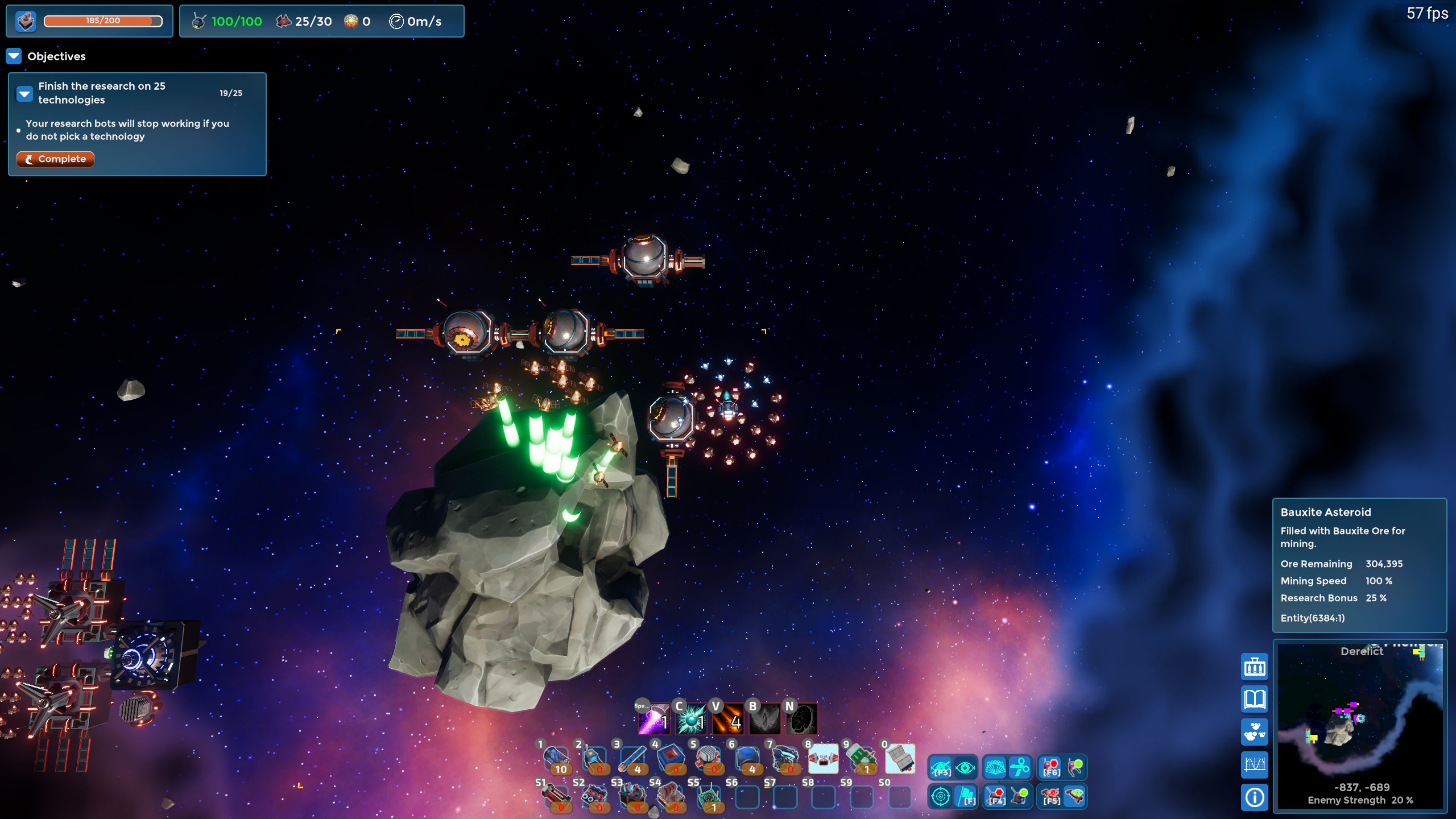Open the research flask case panel
This screenshot has height=819, width=1456.
coord(1254,667)
